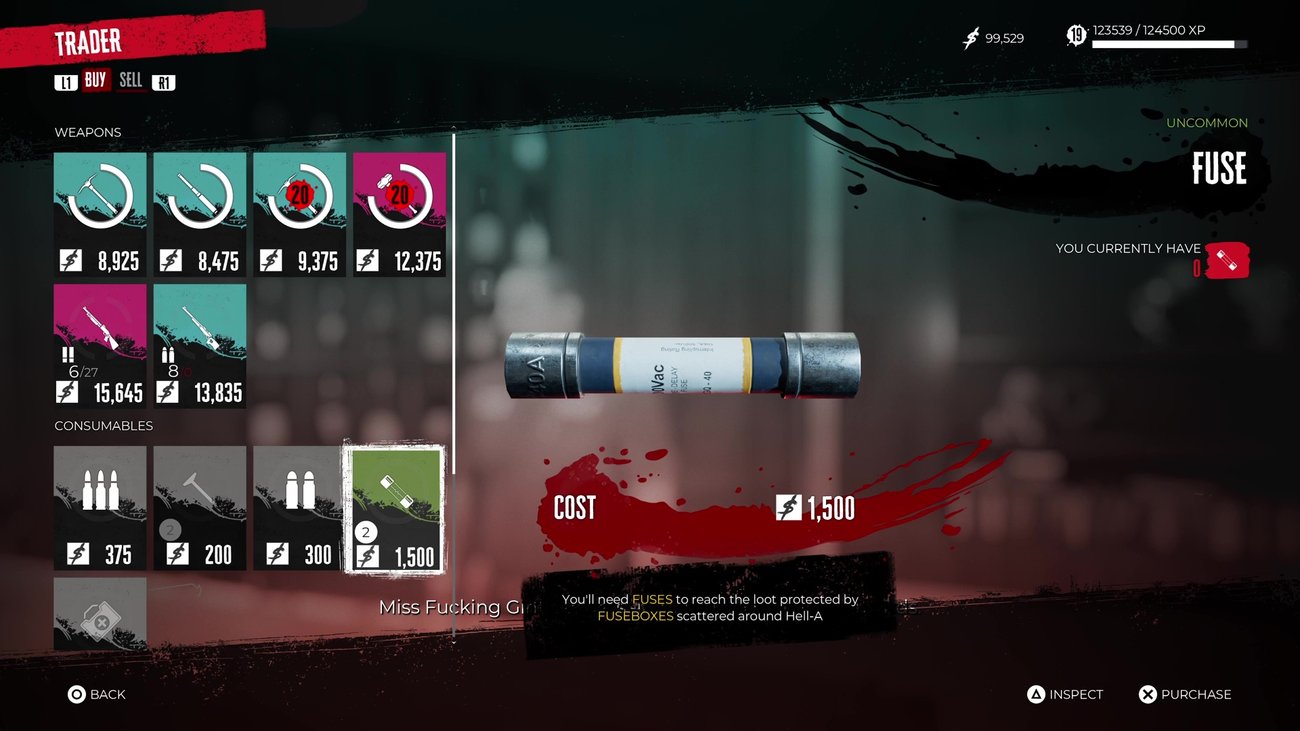Select the Buy tab
Screen dimensions: 1300x731
click(x=95, y=81)
